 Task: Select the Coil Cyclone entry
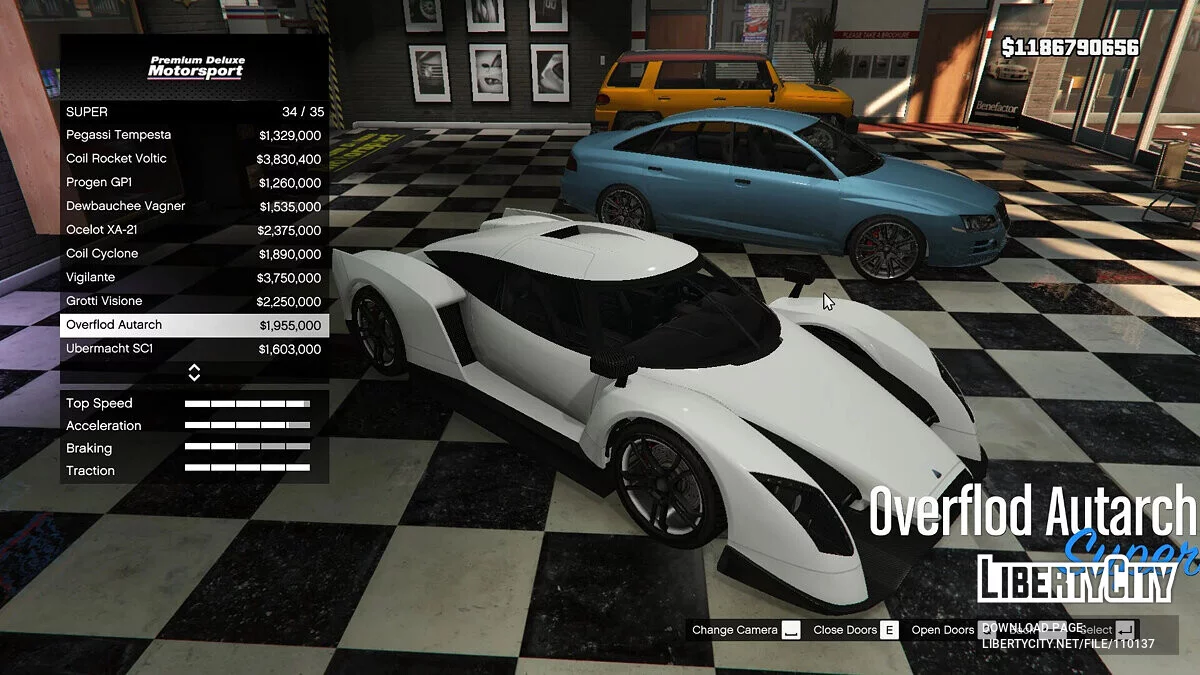tap(194, 254)
